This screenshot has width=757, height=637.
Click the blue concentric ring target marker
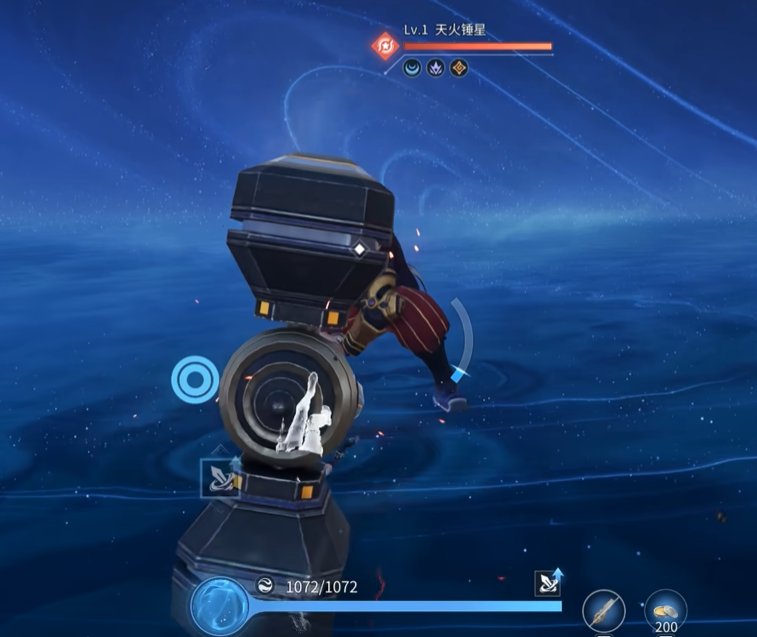194,380
